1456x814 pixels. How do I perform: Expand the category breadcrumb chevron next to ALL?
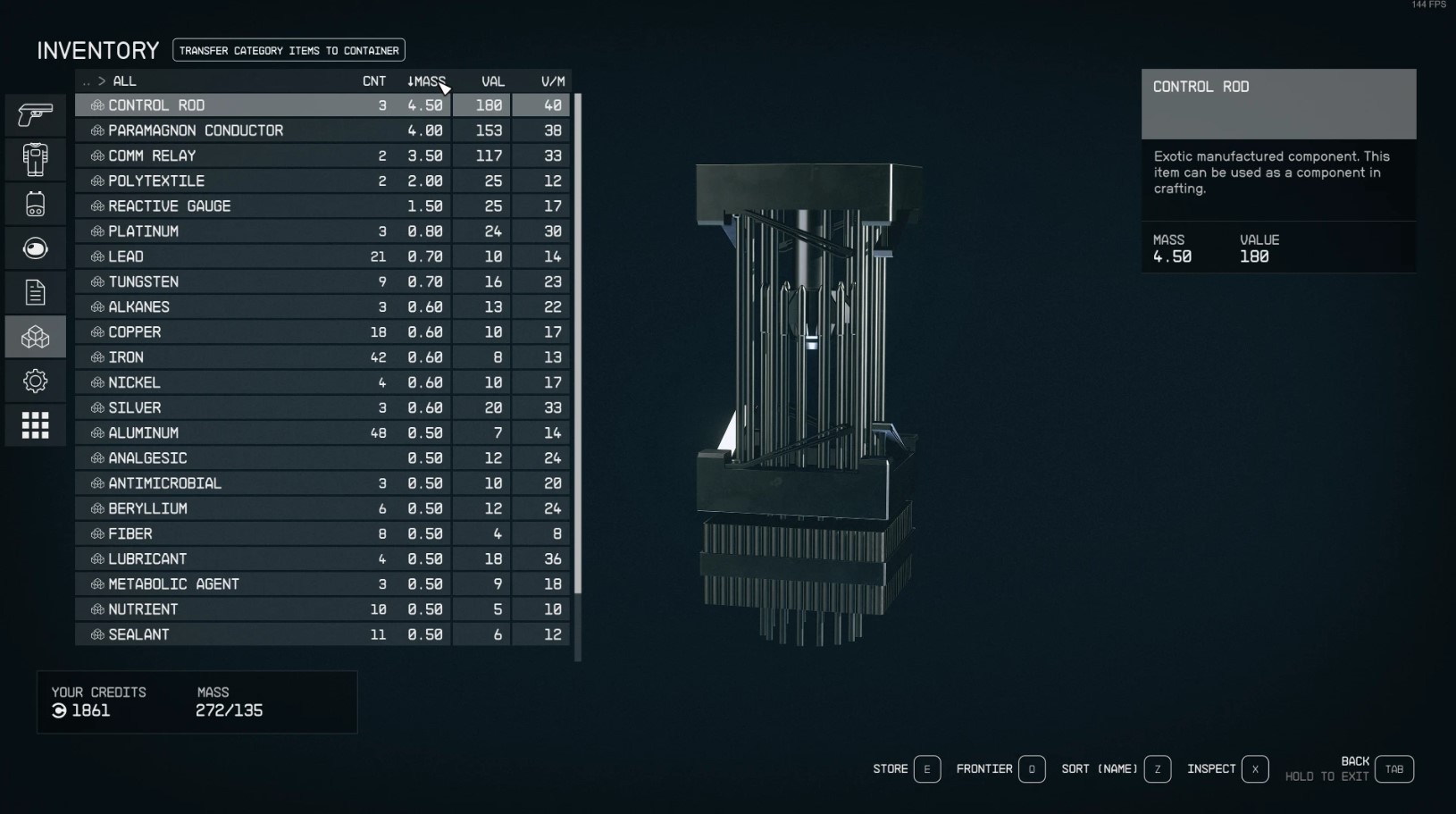click(101, 81)
